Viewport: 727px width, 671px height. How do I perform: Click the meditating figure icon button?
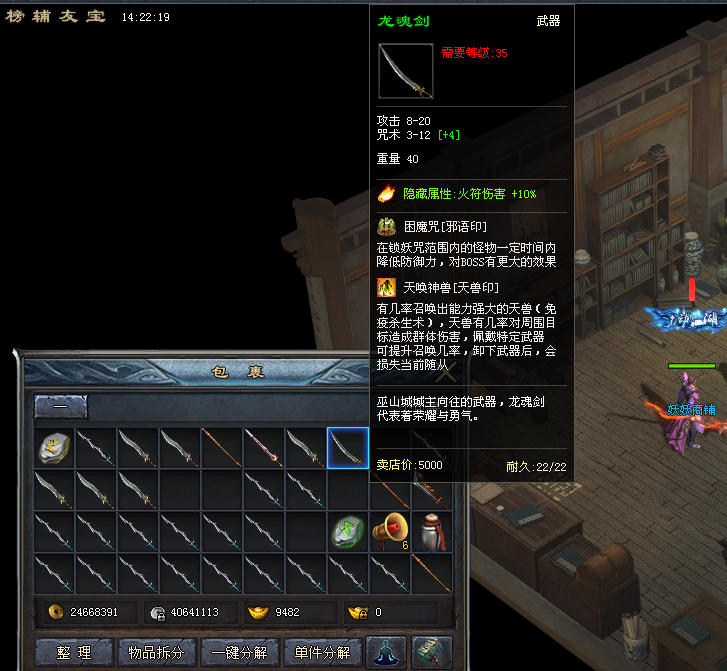pos(386,652)
